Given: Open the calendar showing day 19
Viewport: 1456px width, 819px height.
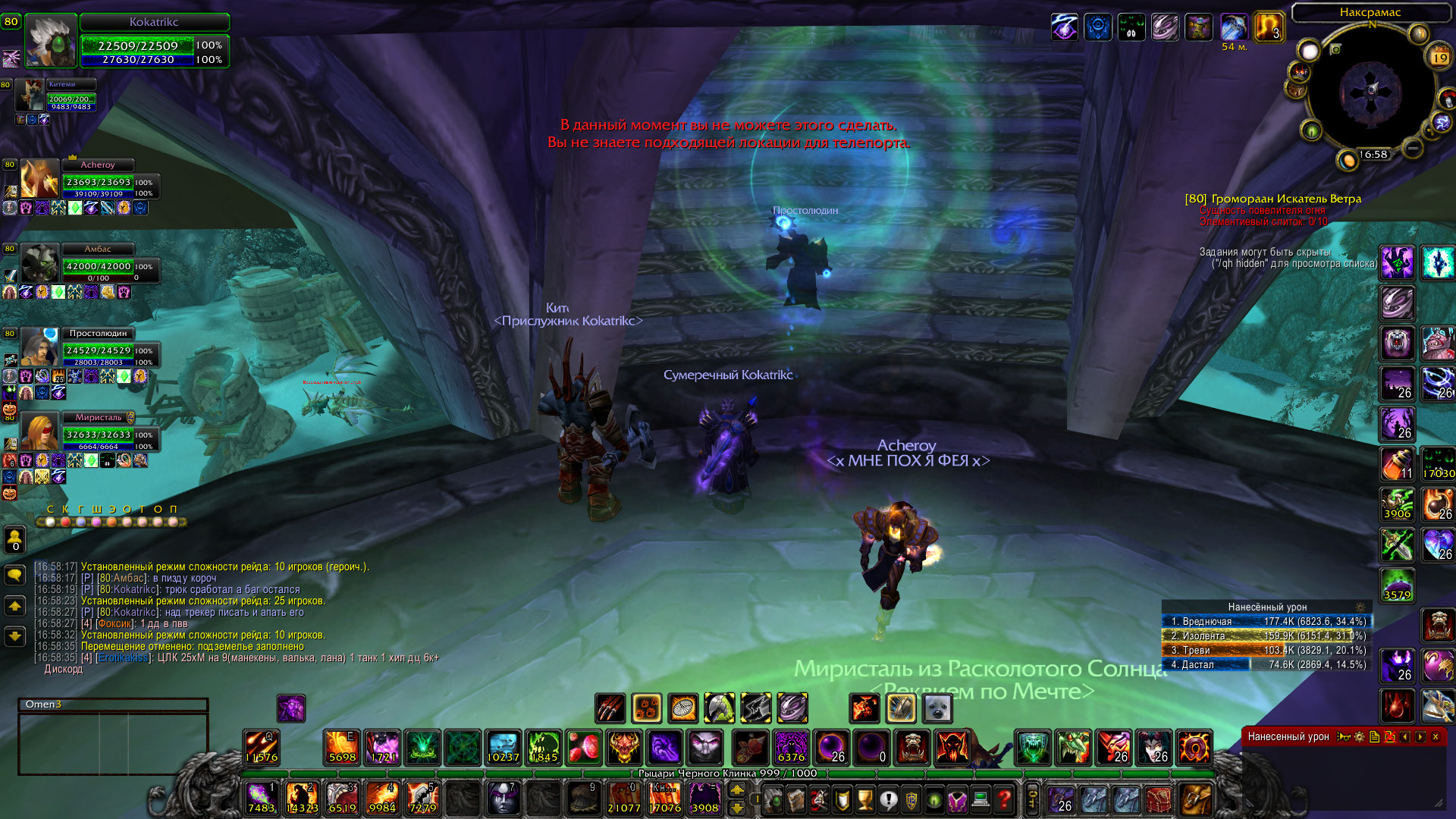Looking at the screenshot, I should pyautogui.click(x=1439, y=57).
